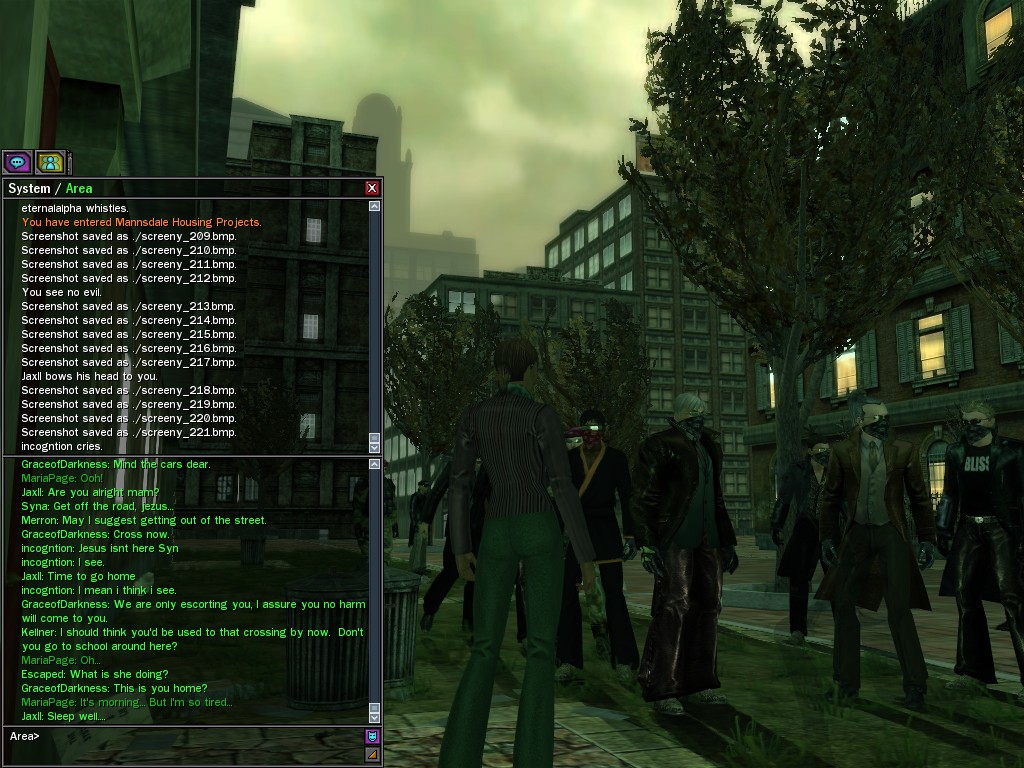Close the System / Area chat window
Viewport: 1024px width, 768px height.
[x=372, y=188]
